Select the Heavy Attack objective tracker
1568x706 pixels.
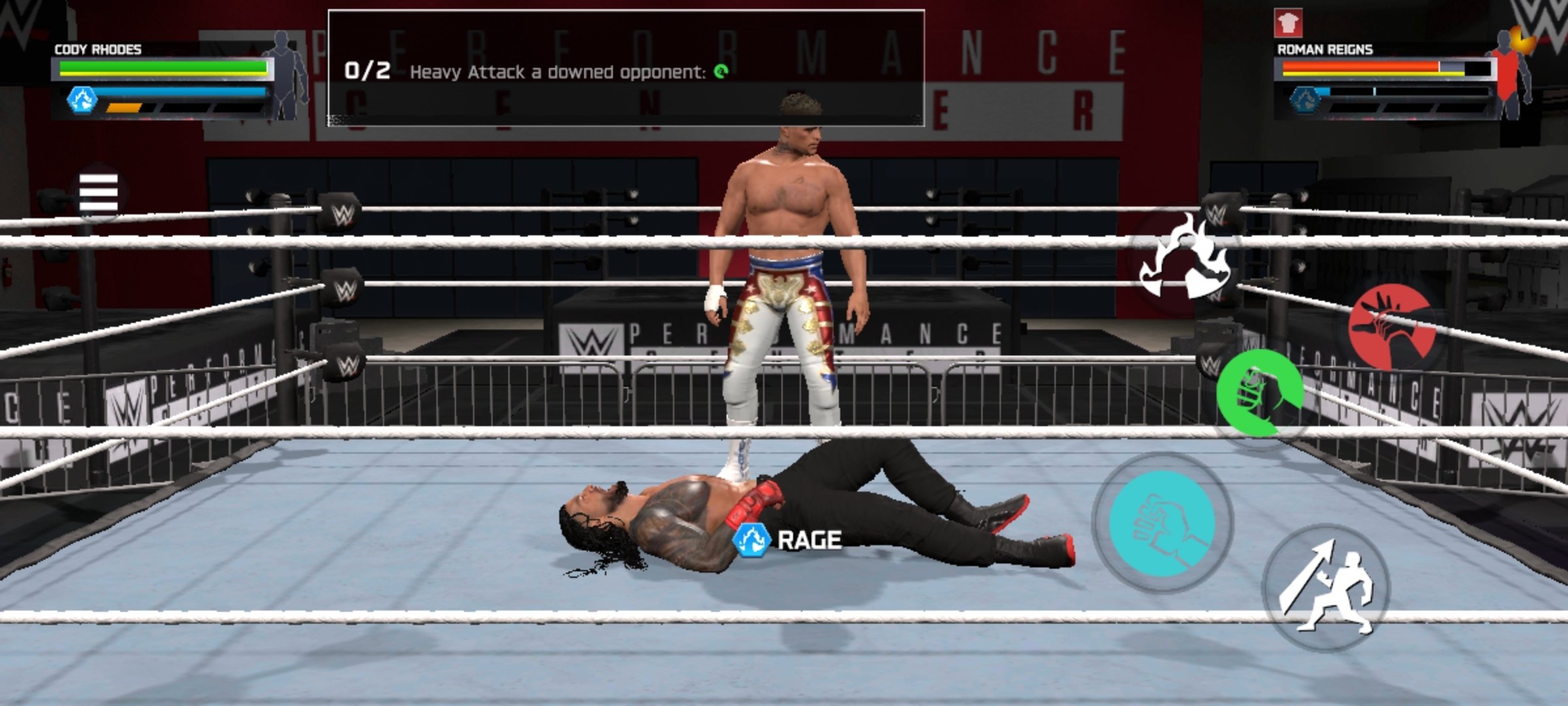coord(625,68)
